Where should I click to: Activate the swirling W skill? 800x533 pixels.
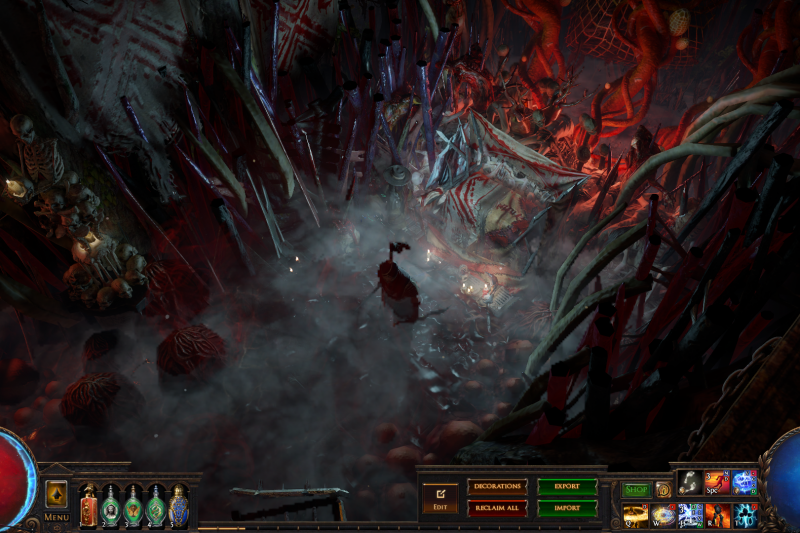tap(663, 515)
